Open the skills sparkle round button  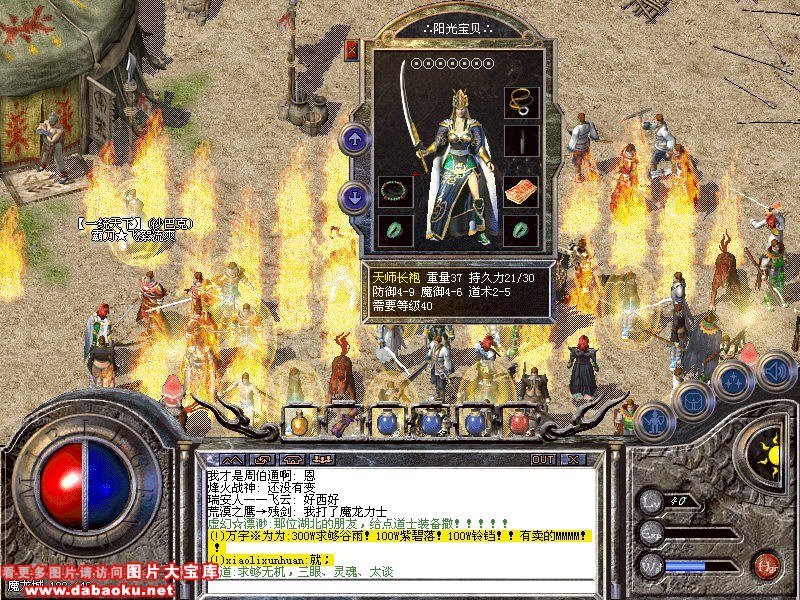coord(733,379)
